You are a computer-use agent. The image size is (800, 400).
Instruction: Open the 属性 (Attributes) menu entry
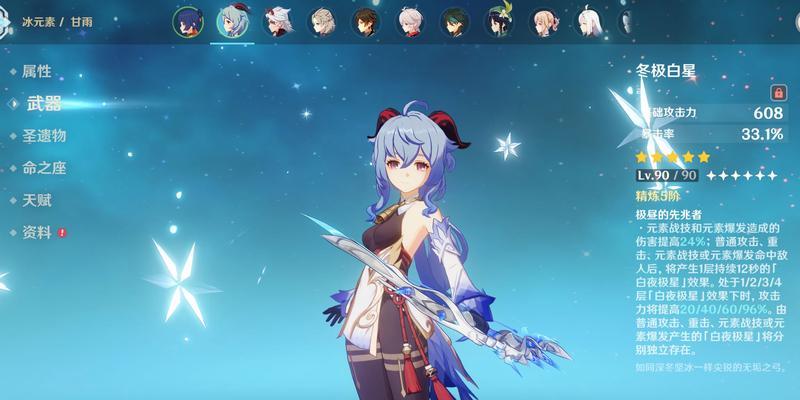tap(36, 72)
